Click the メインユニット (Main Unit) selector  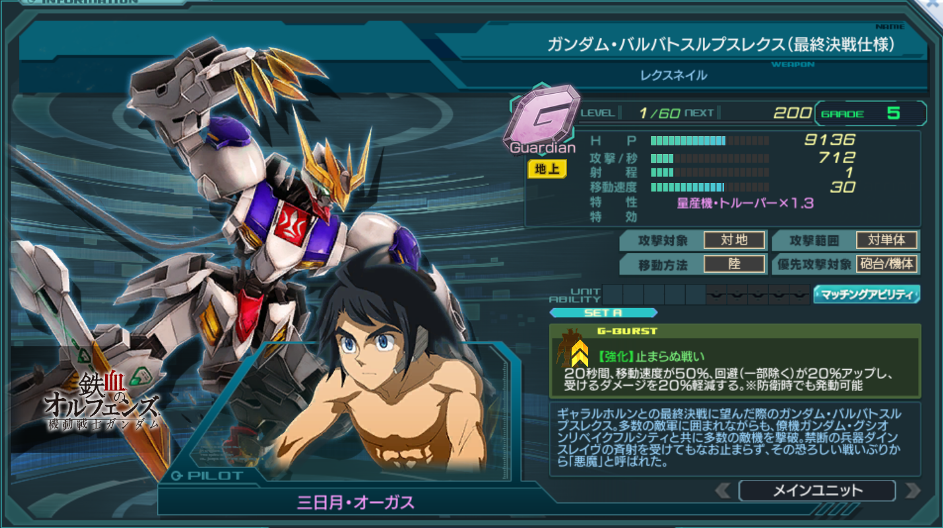tap(816, 490)
